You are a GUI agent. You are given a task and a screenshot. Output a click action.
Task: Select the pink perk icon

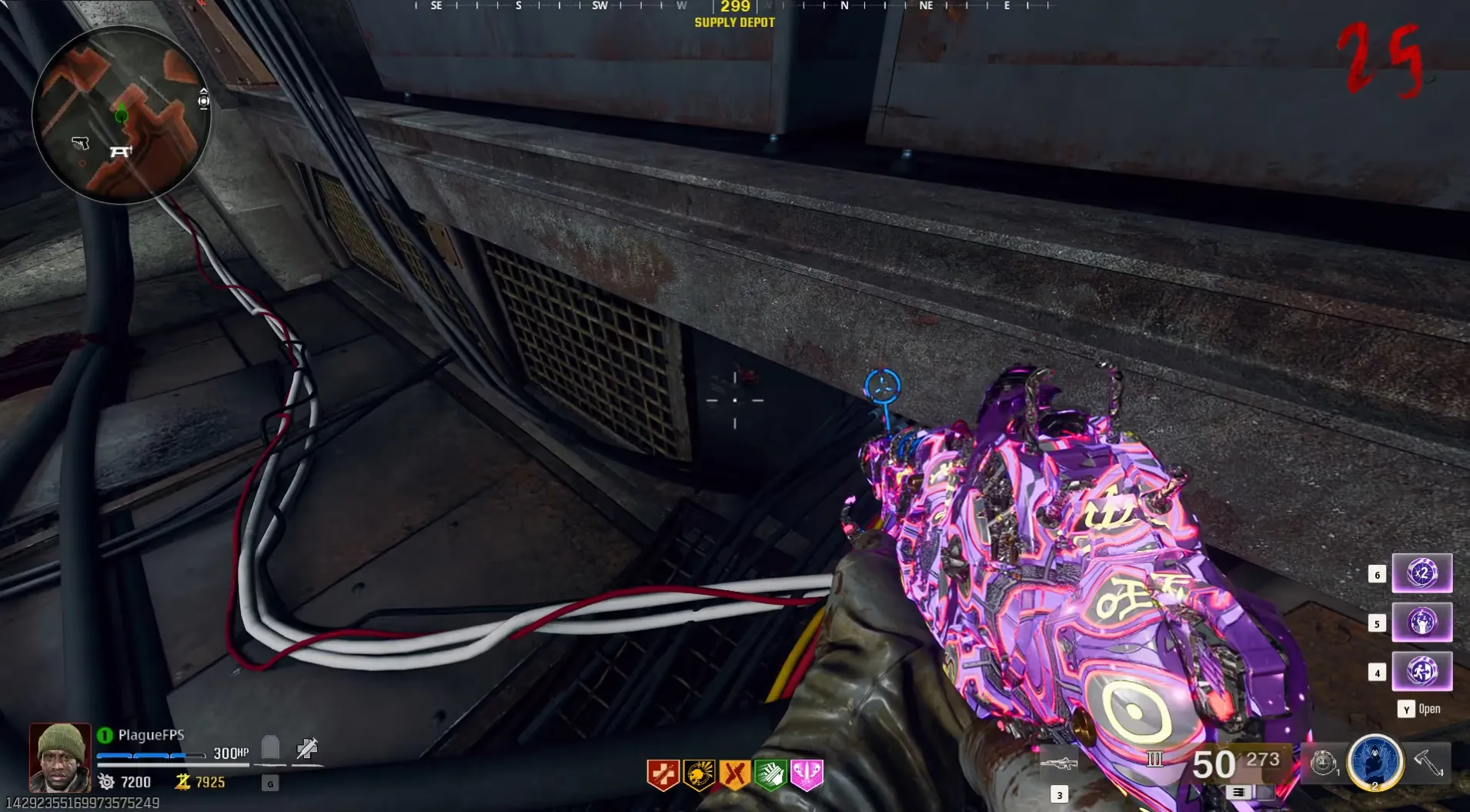pos(807,774)
